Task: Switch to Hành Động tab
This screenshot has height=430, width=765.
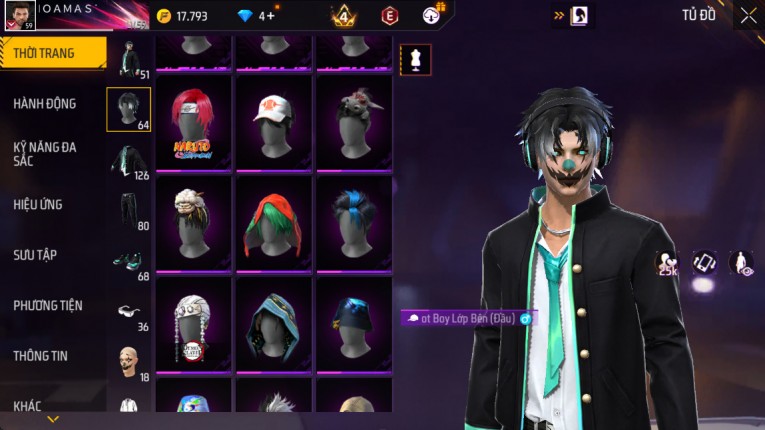Action: point(45,103)
